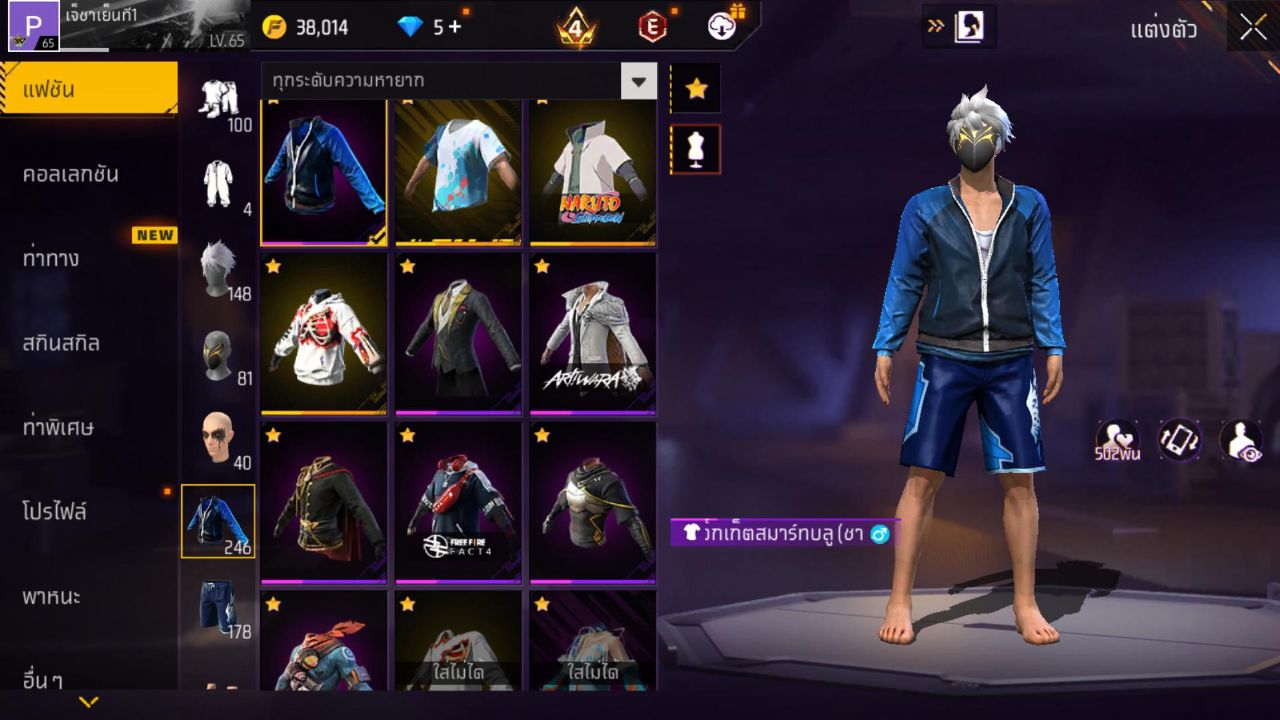Select the shorts category showing 178 items
1280x720 pixels.
(x=220, y=610)
